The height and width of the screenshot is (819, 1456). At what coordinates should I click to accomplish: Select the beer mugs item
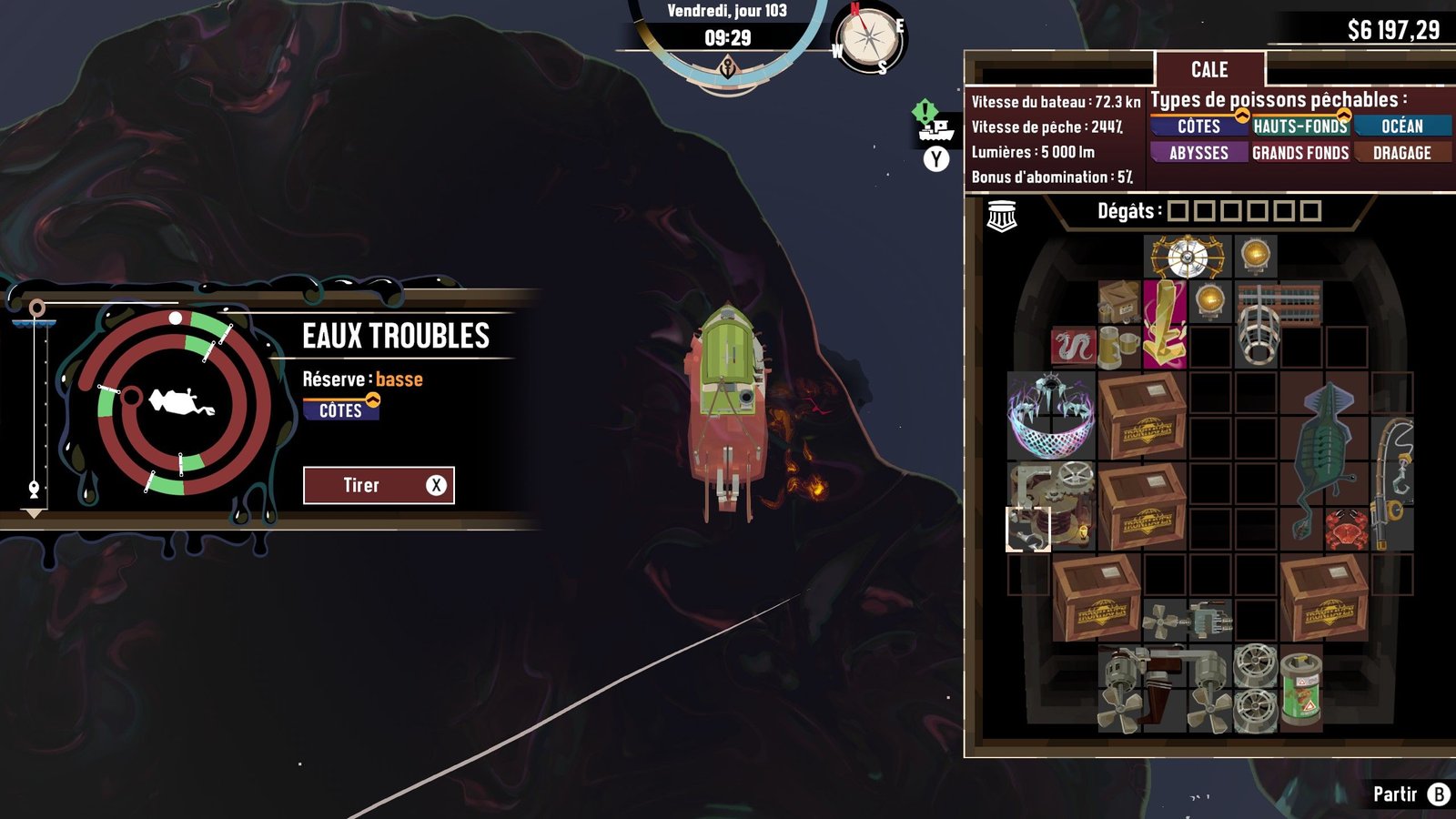pos(1118,347)
